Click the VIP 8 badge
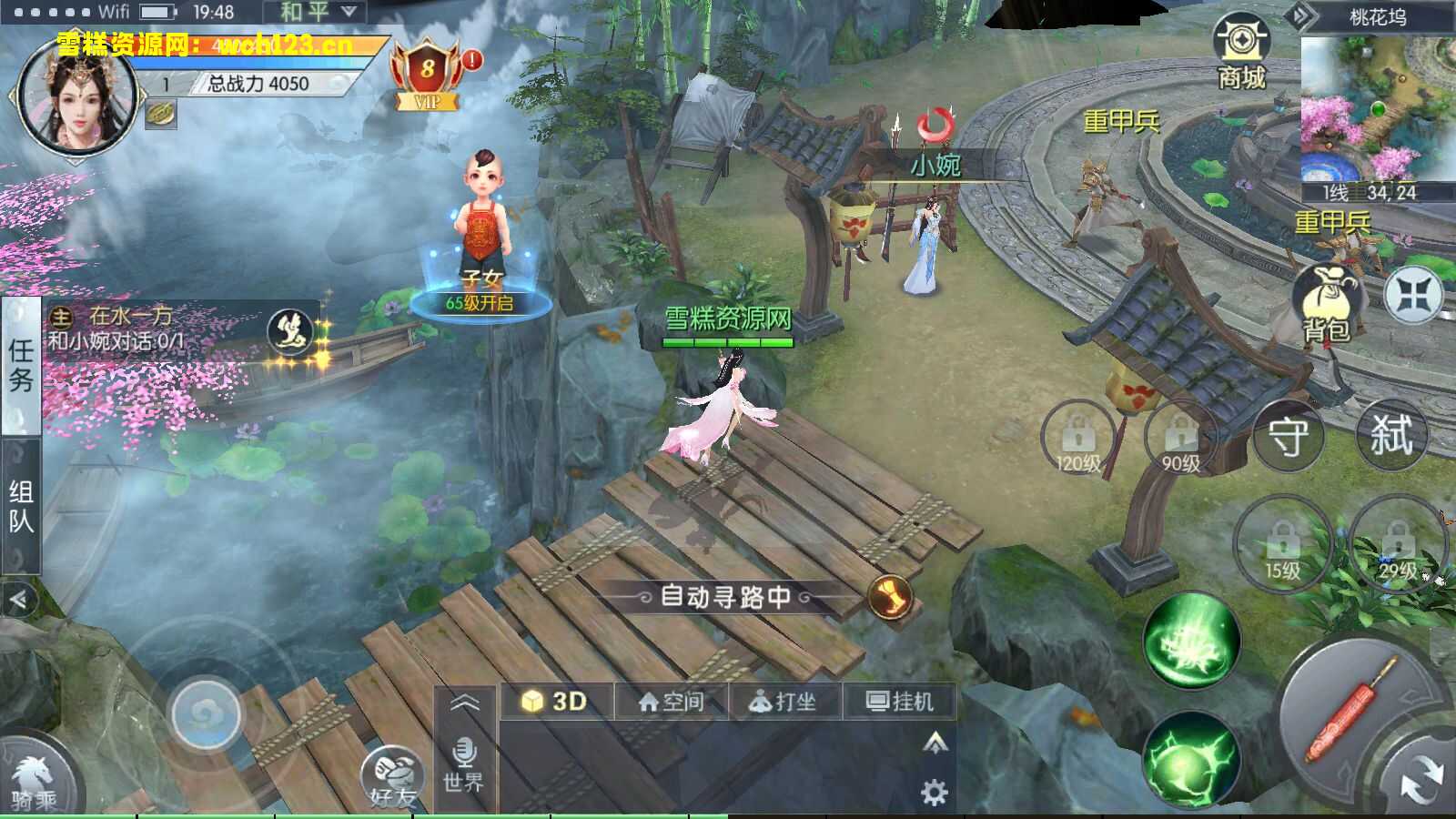 point(428,71)
